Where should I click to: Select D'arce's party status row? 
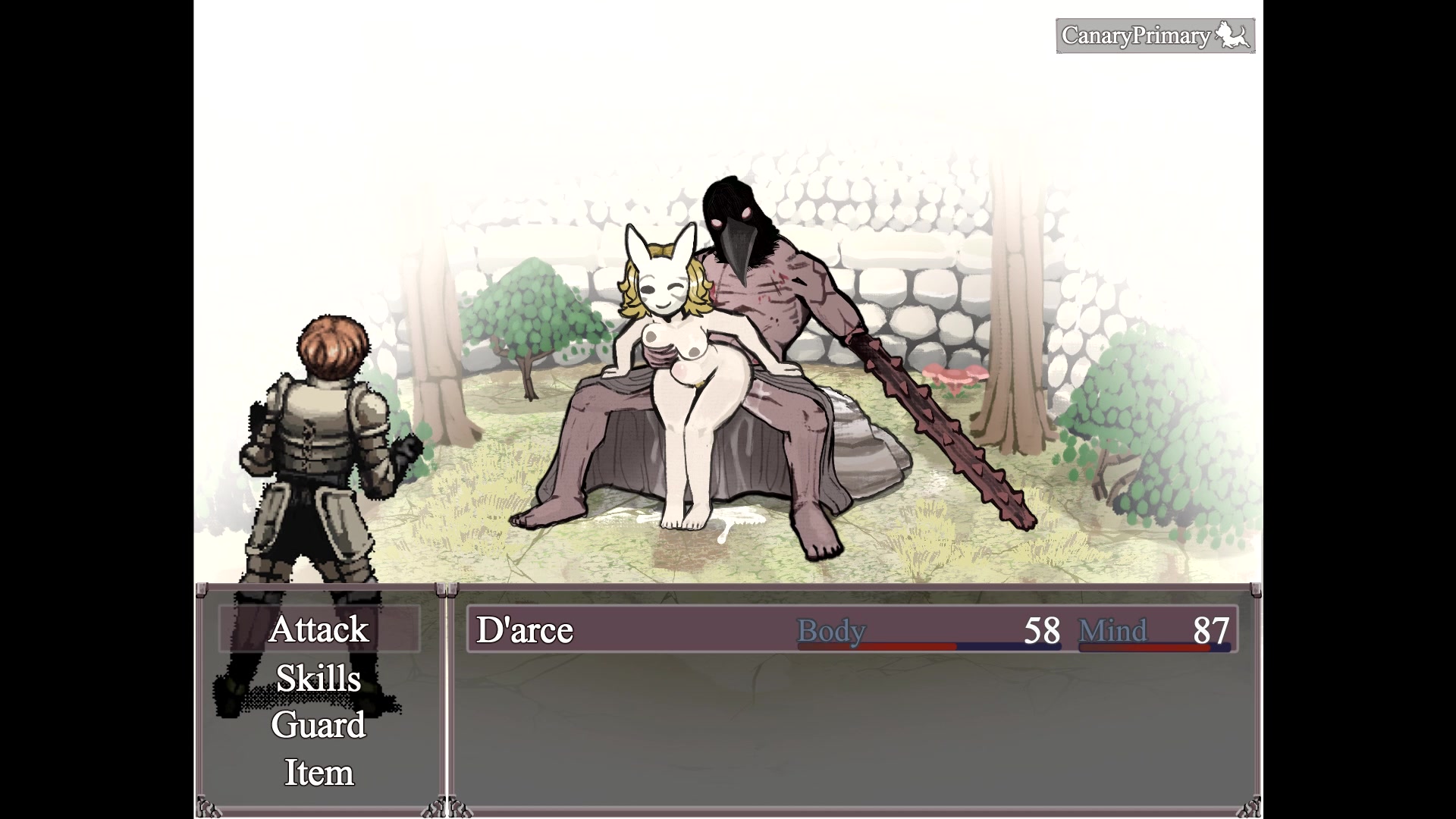pos(852,629)
